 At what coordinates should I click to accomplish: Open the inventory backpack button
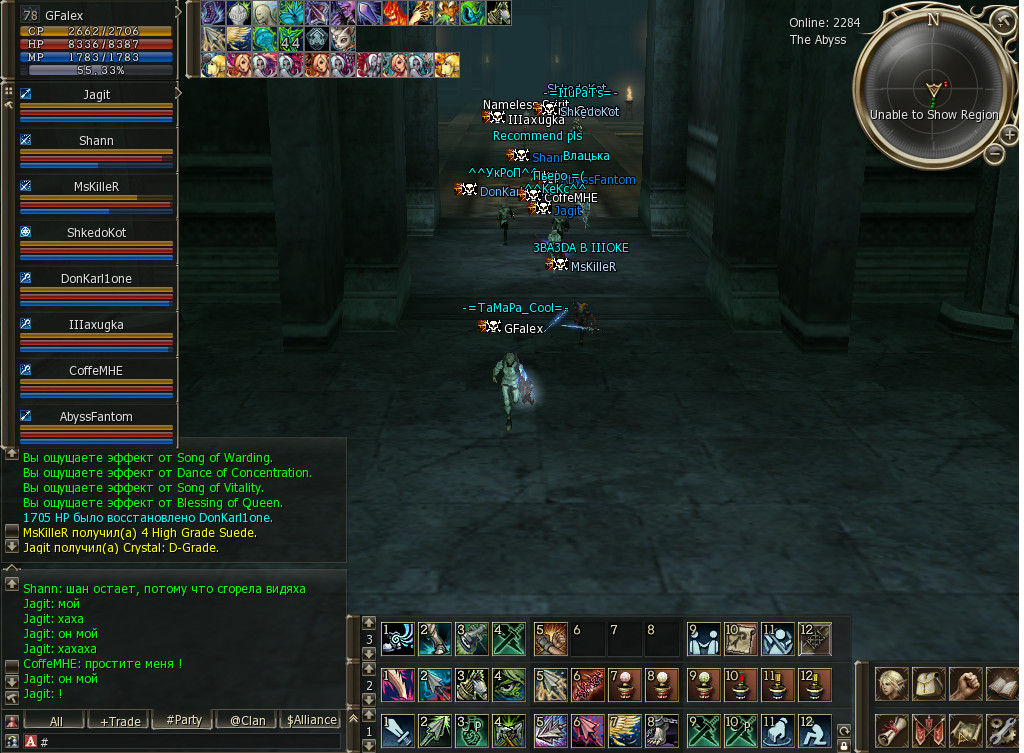[926, 684]
